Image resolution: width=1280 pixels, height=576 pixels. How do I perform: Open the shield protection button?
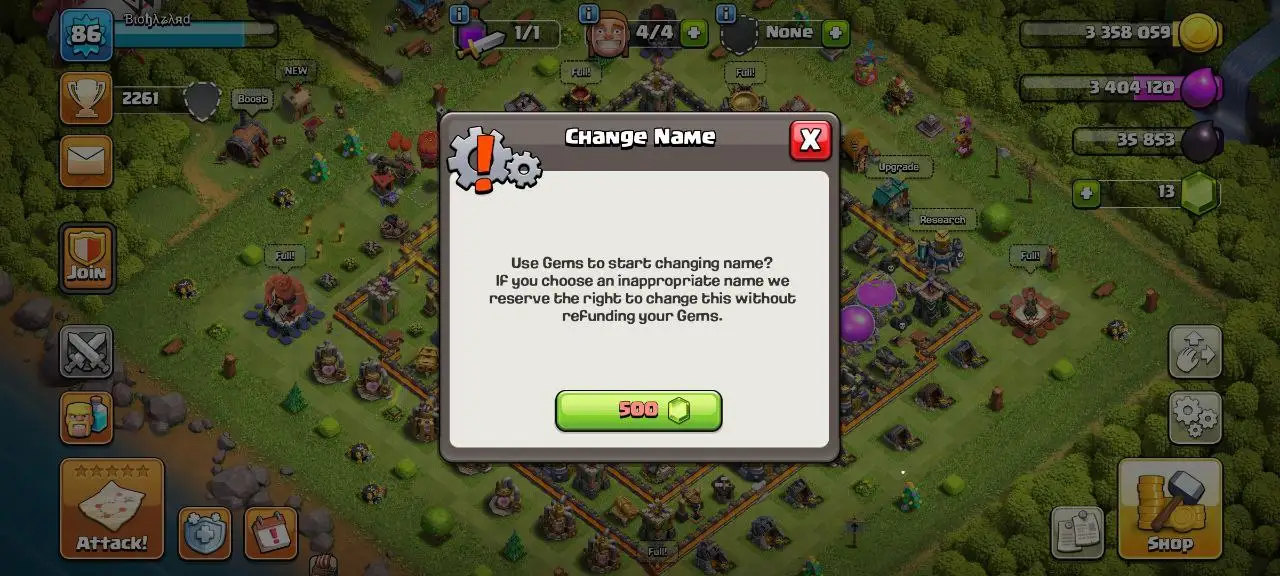(x=205, y=533)
